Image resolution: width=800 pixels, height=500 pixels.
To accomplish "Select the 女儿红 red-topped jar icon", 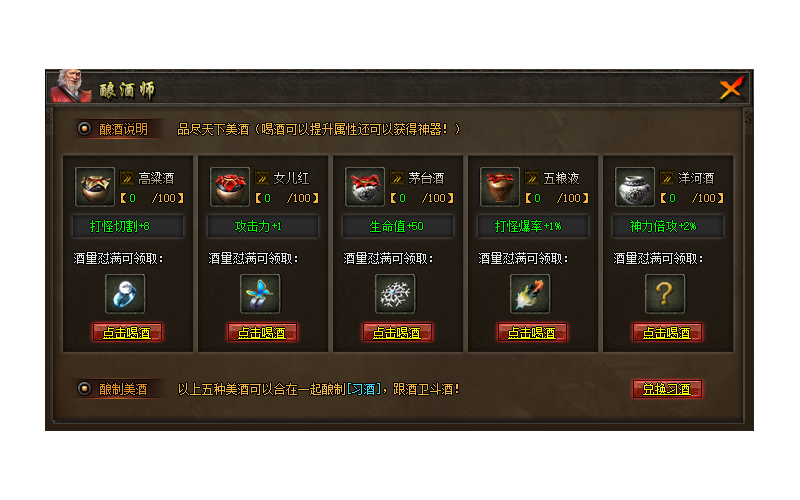I will coord(230,187).
